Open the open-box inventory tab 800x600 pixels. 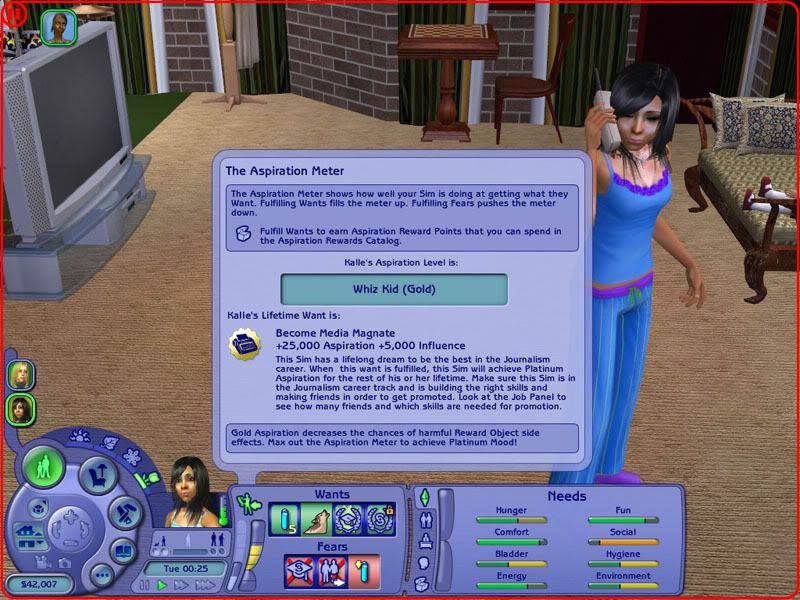tap(423, 585)
